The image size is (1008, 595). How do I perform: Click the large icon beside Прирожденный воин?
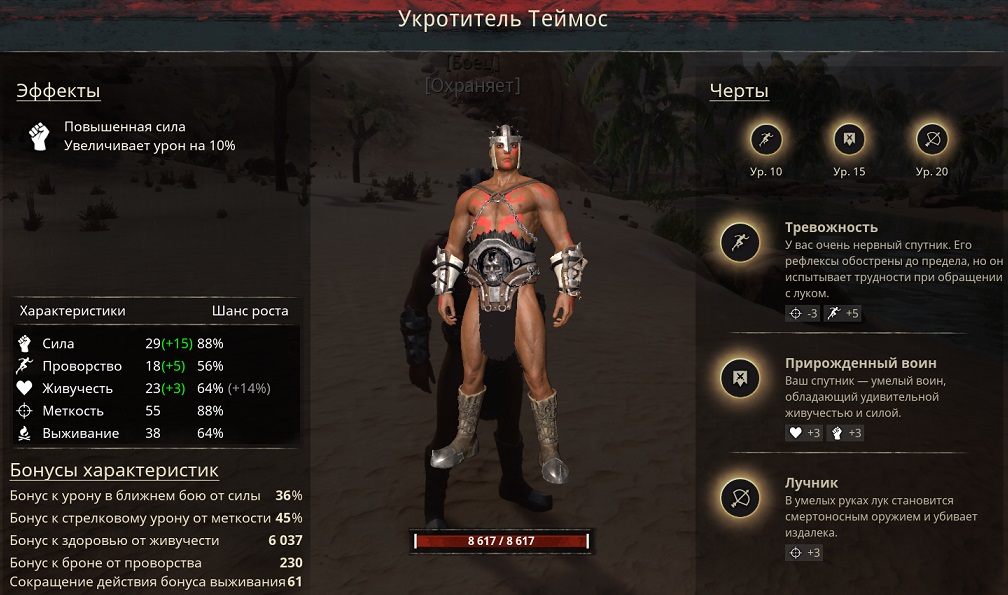741,378
